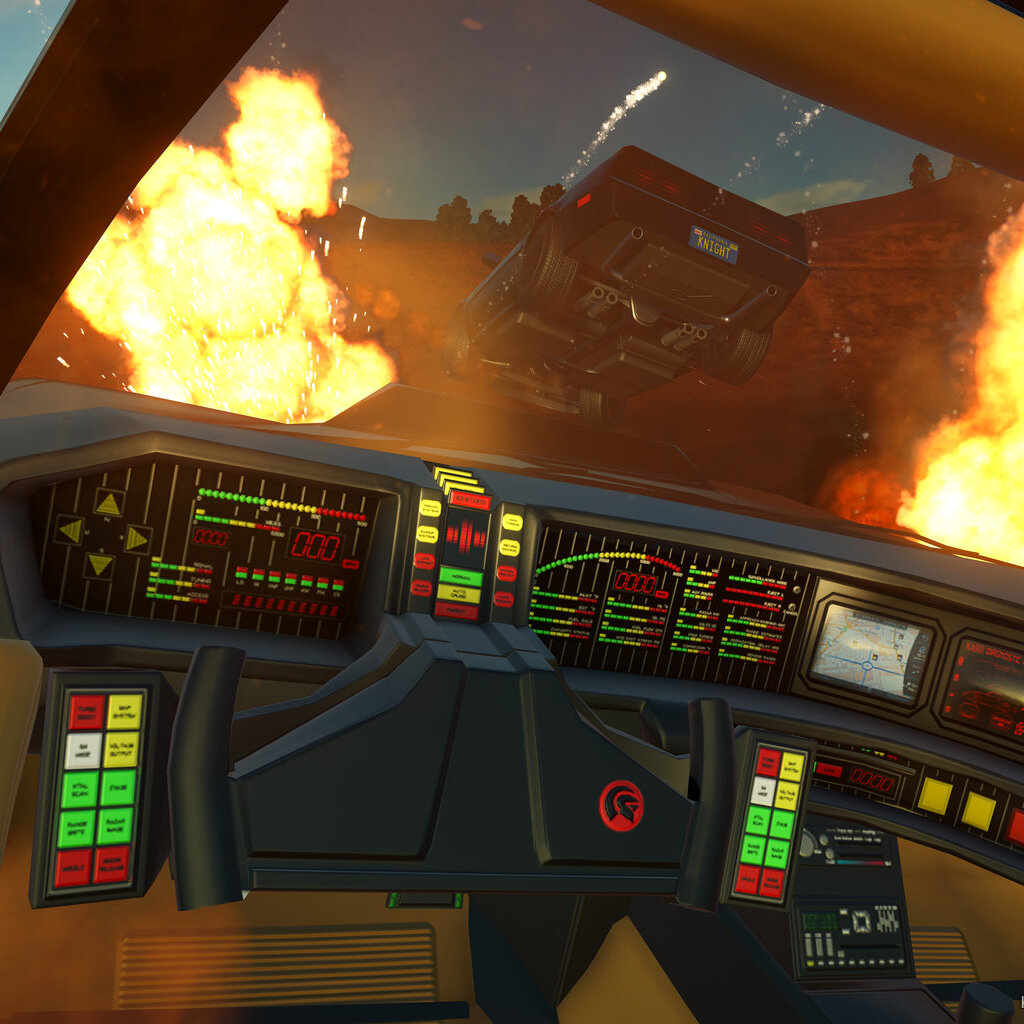Open Map System from the left keypad
1024x1024 pixels.
(125, 712)
